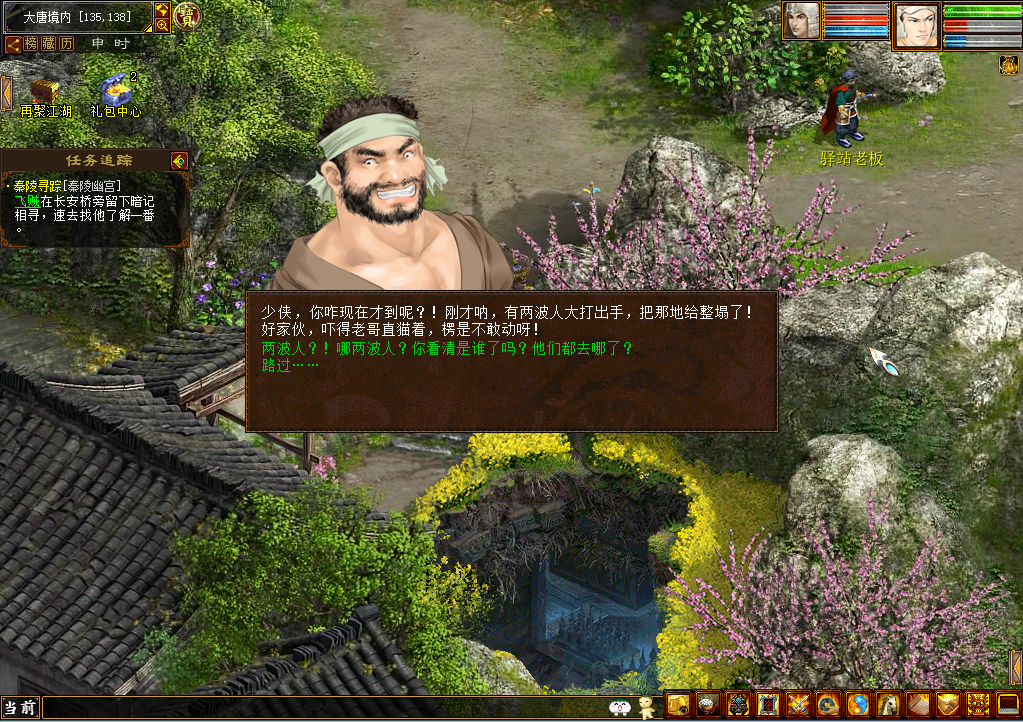This screenshot has width=1023, height=722.
Task: Collapse the 任务追踪 quest tracker panel
Action: tap(179, 160)
